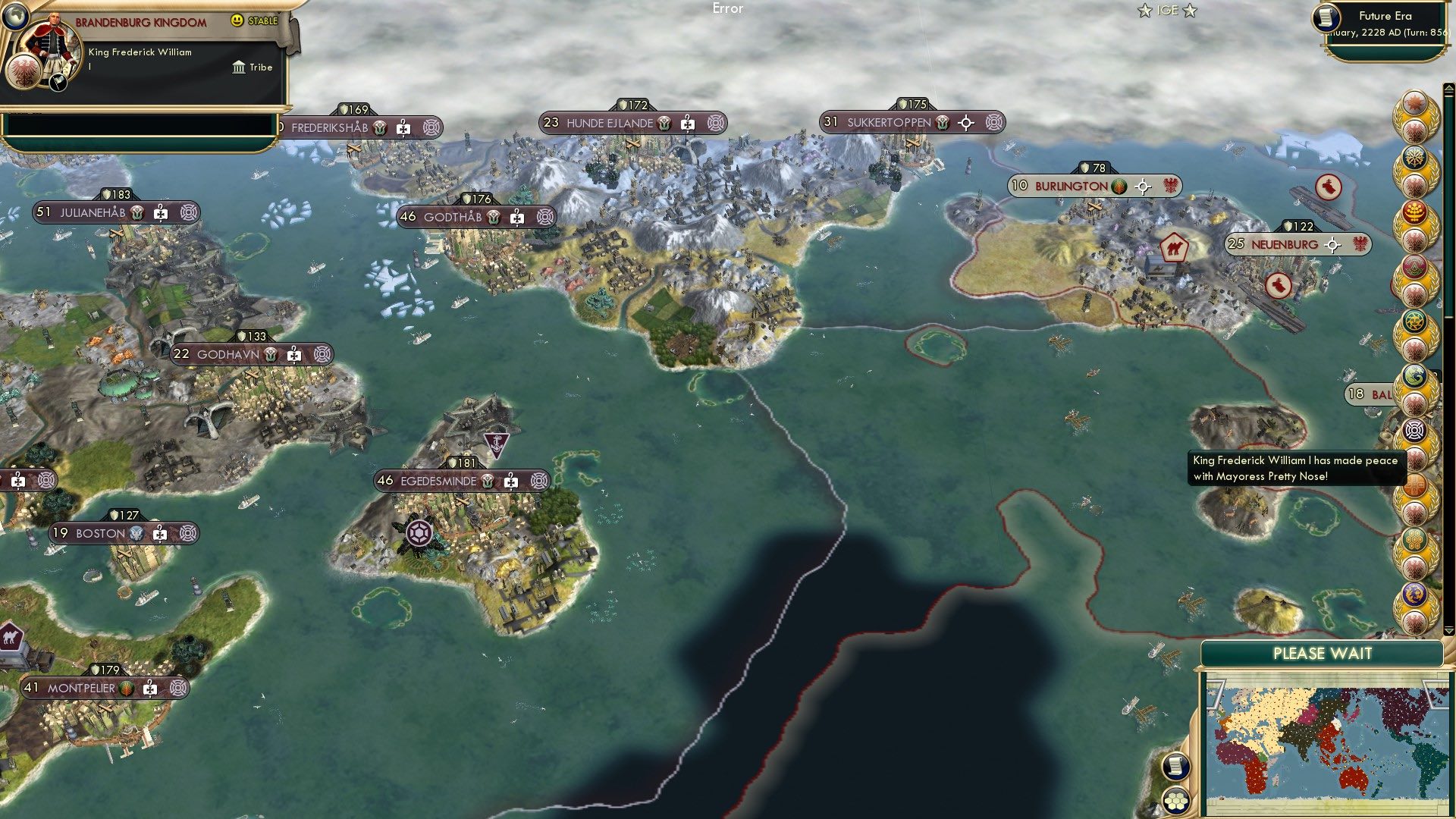1456x819 pixels.
Task: Collapse the notification stack with the double chevron
Action: [x=1448, y=86]
